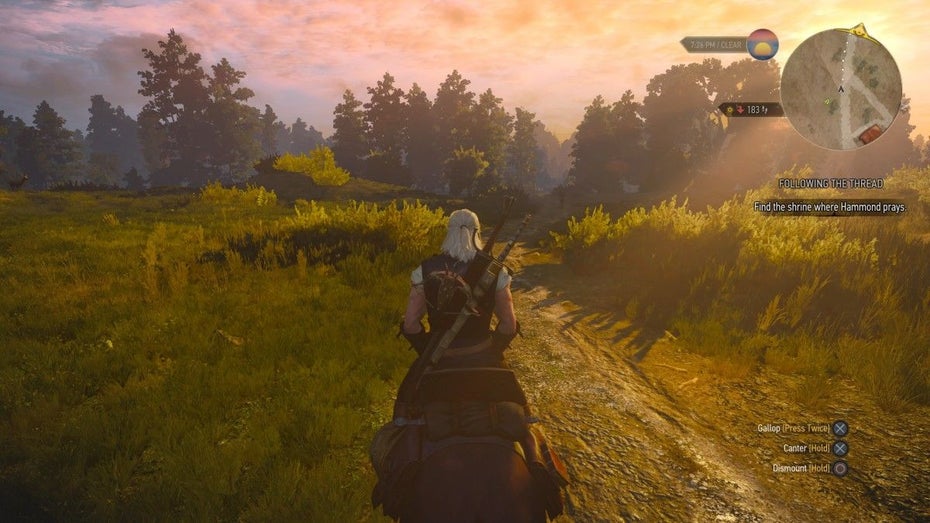Click the sunset weather icon

tap(762, 44)
